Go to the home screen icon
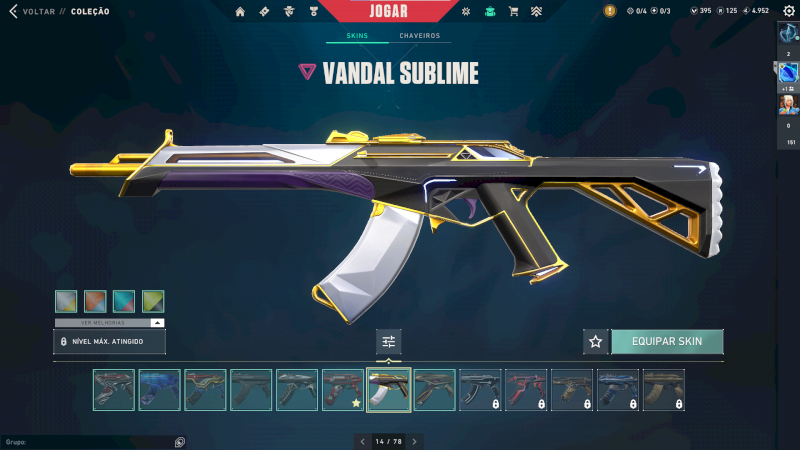The image size is (800, 450). (240, 11)
